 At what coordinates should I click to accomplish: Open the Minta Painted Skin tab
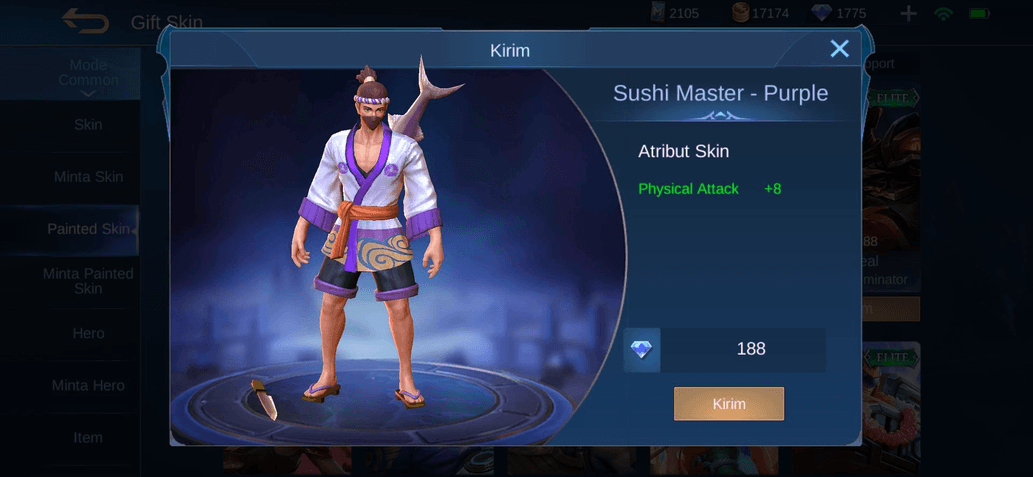(x=88, y=281)
